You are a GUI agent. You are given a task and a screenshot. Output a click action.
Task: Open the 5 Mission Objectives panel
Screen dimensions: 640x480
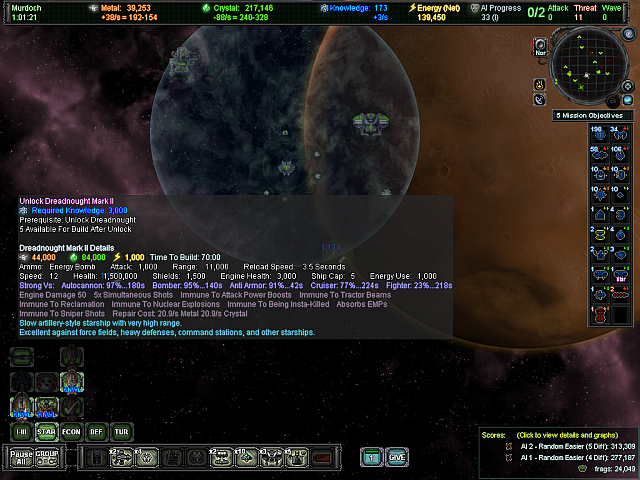pyautogui.click(x=592, y=116)
